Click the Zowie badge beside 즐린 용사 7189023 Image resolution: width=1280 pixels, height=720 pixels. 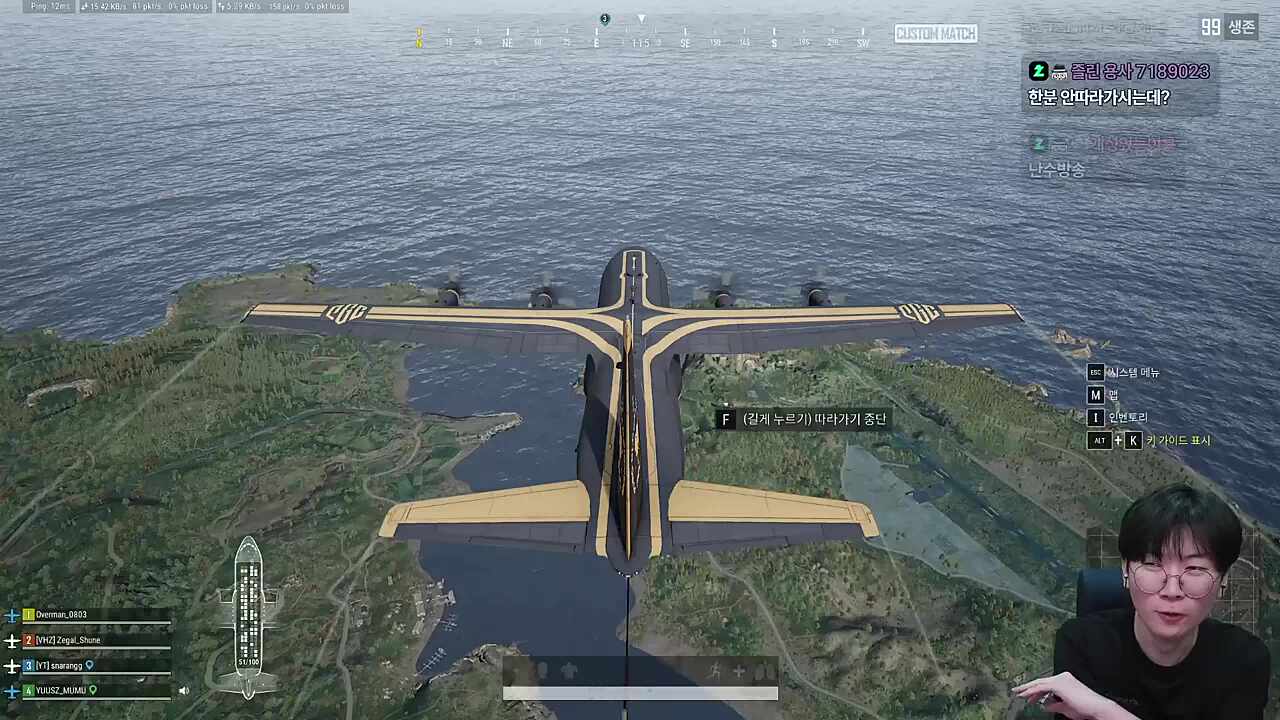pos(1038,71)
